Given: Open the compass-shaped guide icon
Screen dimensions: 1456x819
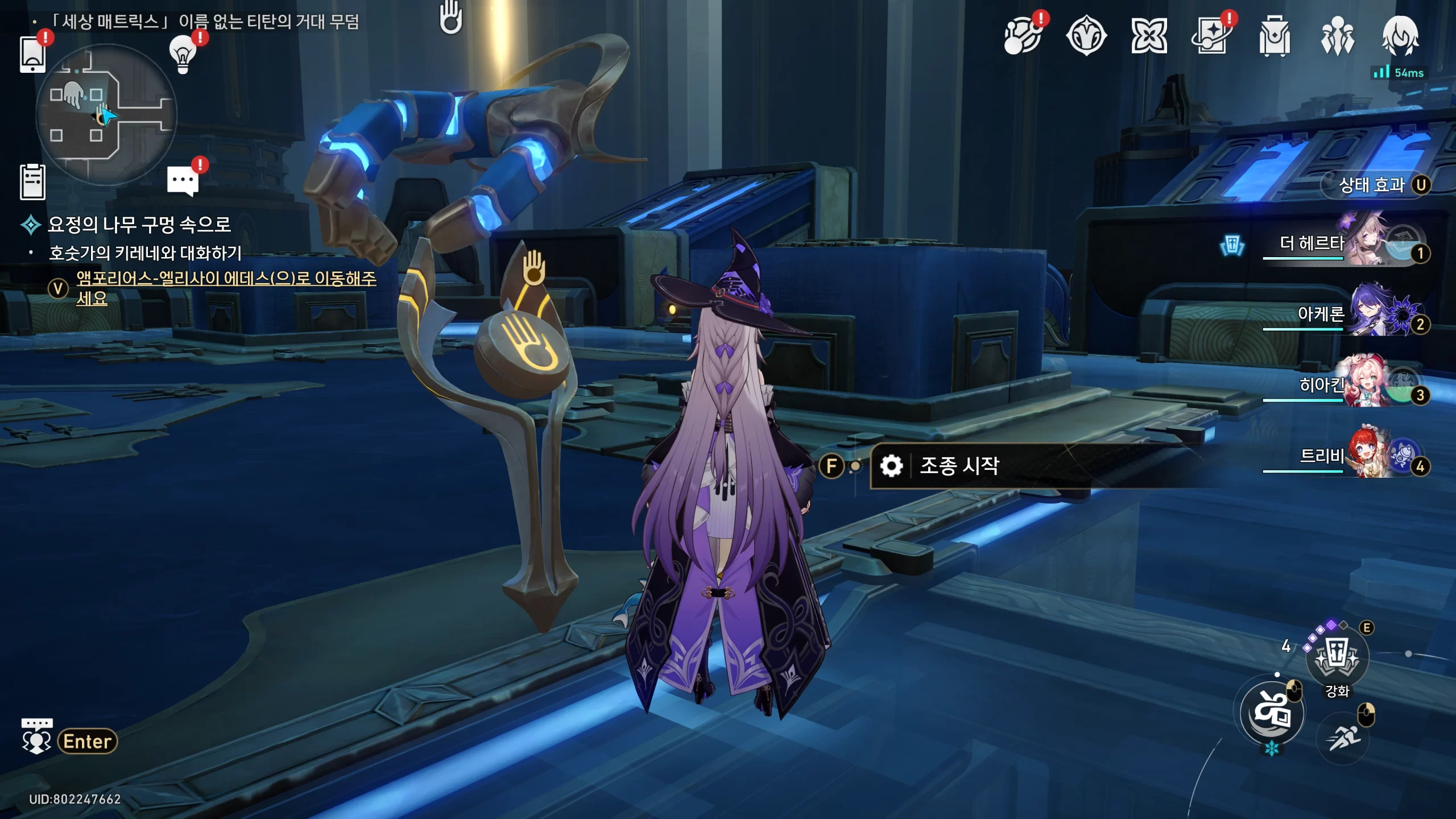Looking at the screenshot, I should [x=1086, y=36].
